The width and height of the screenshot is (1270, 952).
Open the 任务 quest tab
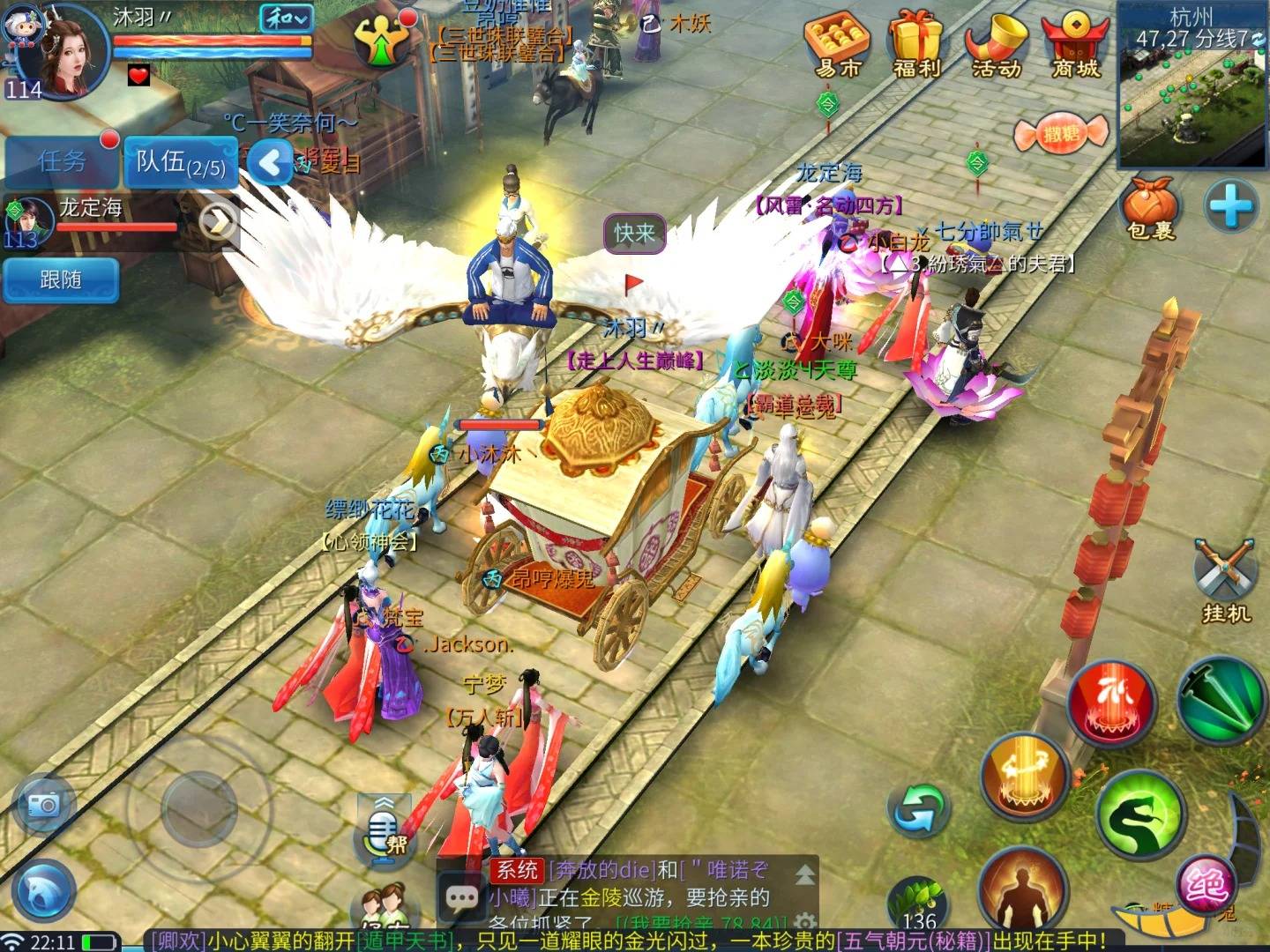click(62, 161)
